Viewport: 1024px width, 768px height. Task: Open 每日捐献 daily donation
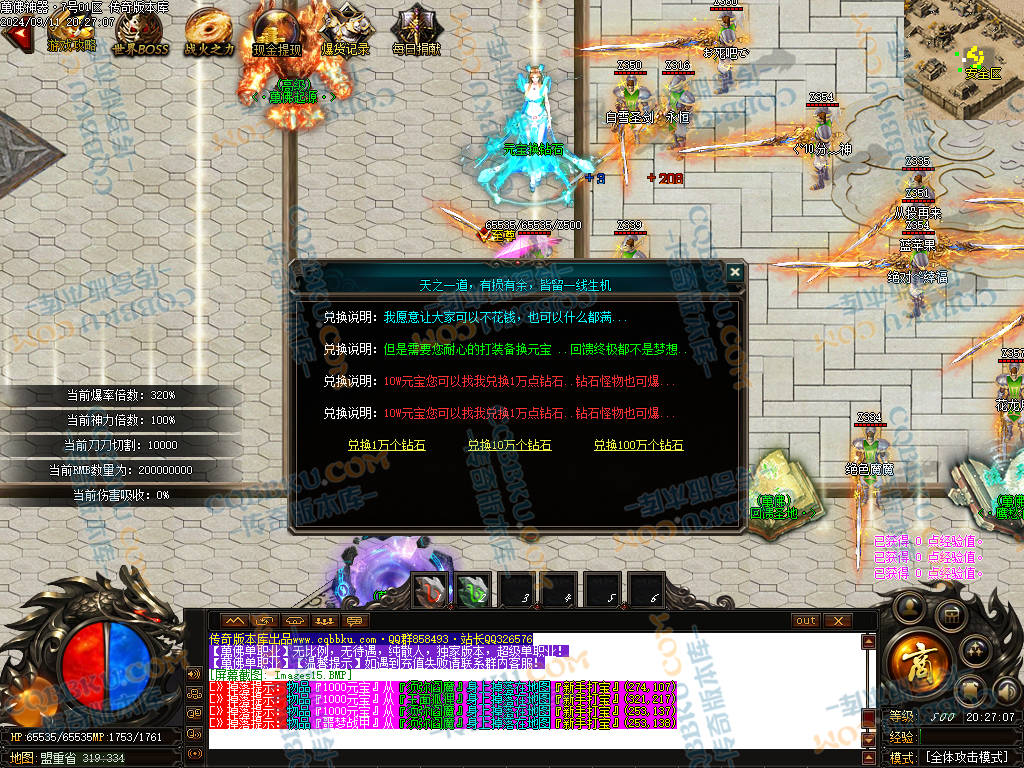415,30
